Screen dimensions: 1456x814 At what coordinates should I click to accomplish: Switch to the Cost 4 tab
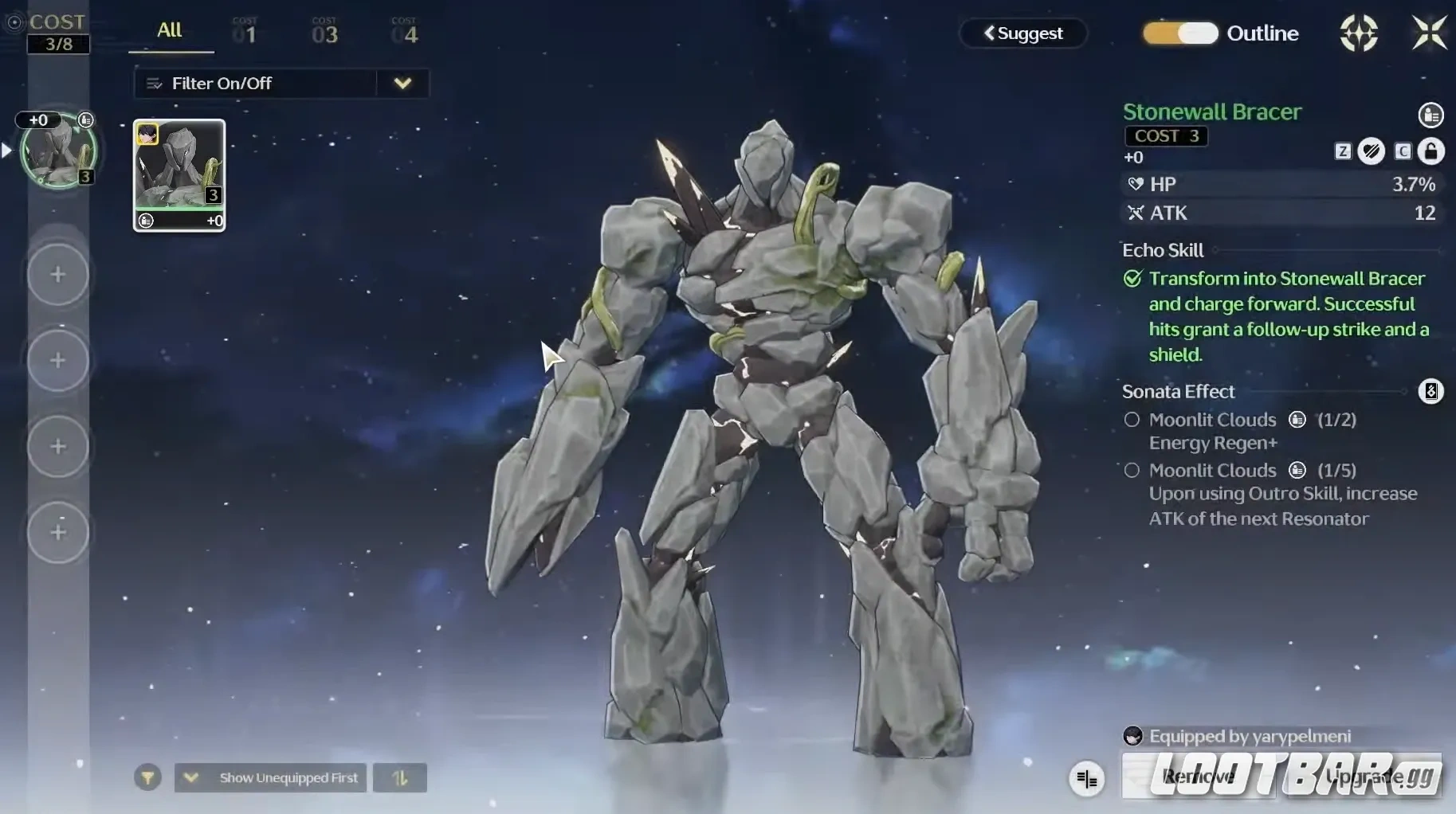click(405, 33)
